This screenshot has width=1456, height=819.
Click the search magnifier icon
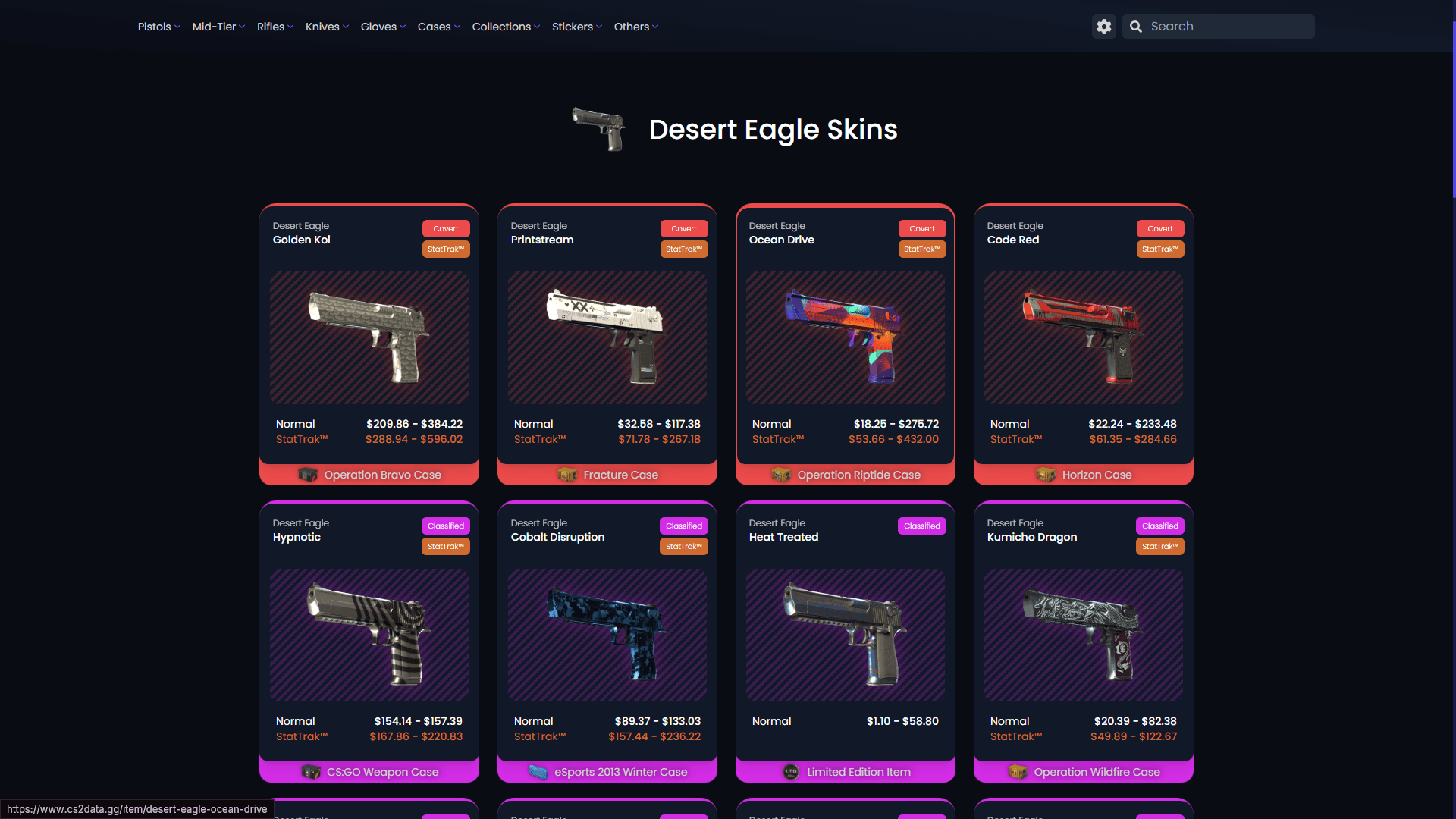click(x=1135, y=26)
